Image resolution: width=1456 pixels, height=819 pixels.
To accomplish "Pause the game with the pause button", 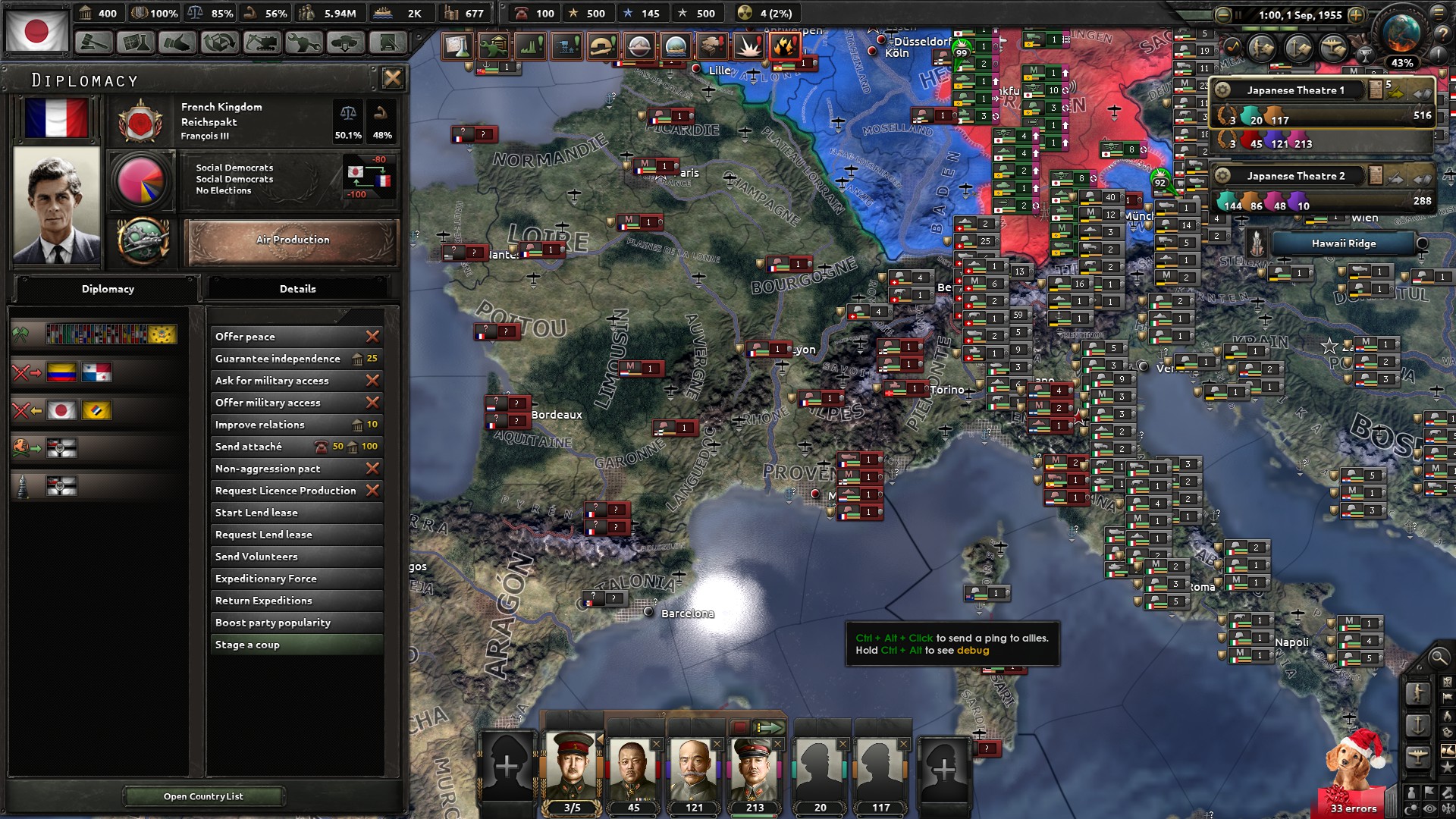I will (1238, 14).
